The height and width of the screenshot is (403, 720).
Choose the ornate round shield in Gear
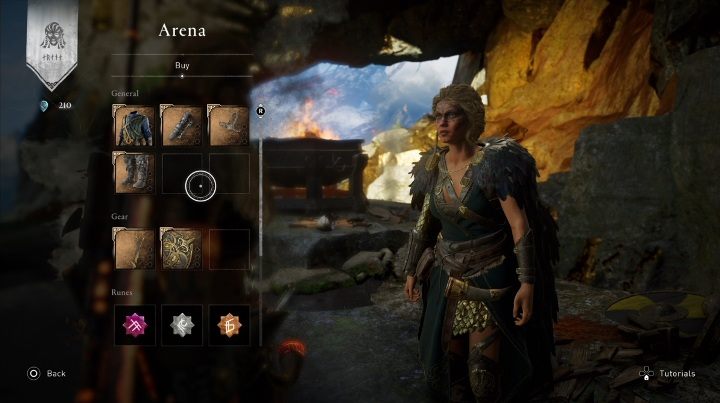[x=181, y=249]
